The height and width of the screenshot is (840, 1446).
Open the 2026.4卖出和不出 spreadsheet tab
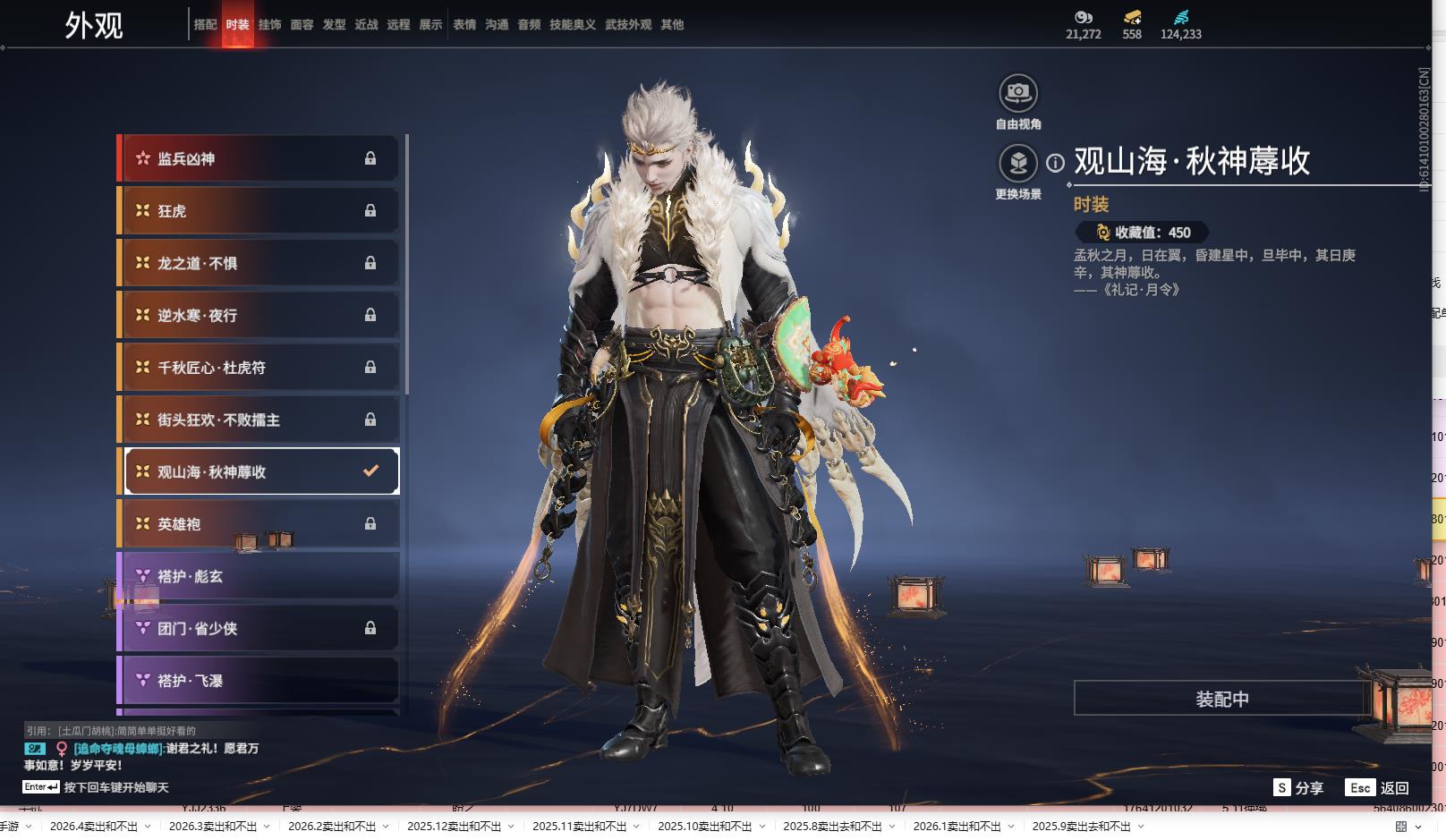point(94,827)
